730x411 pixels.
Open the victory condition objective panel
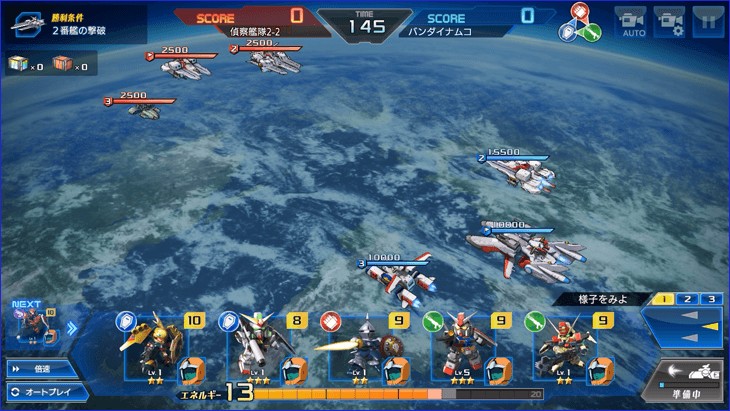point(75,24)
